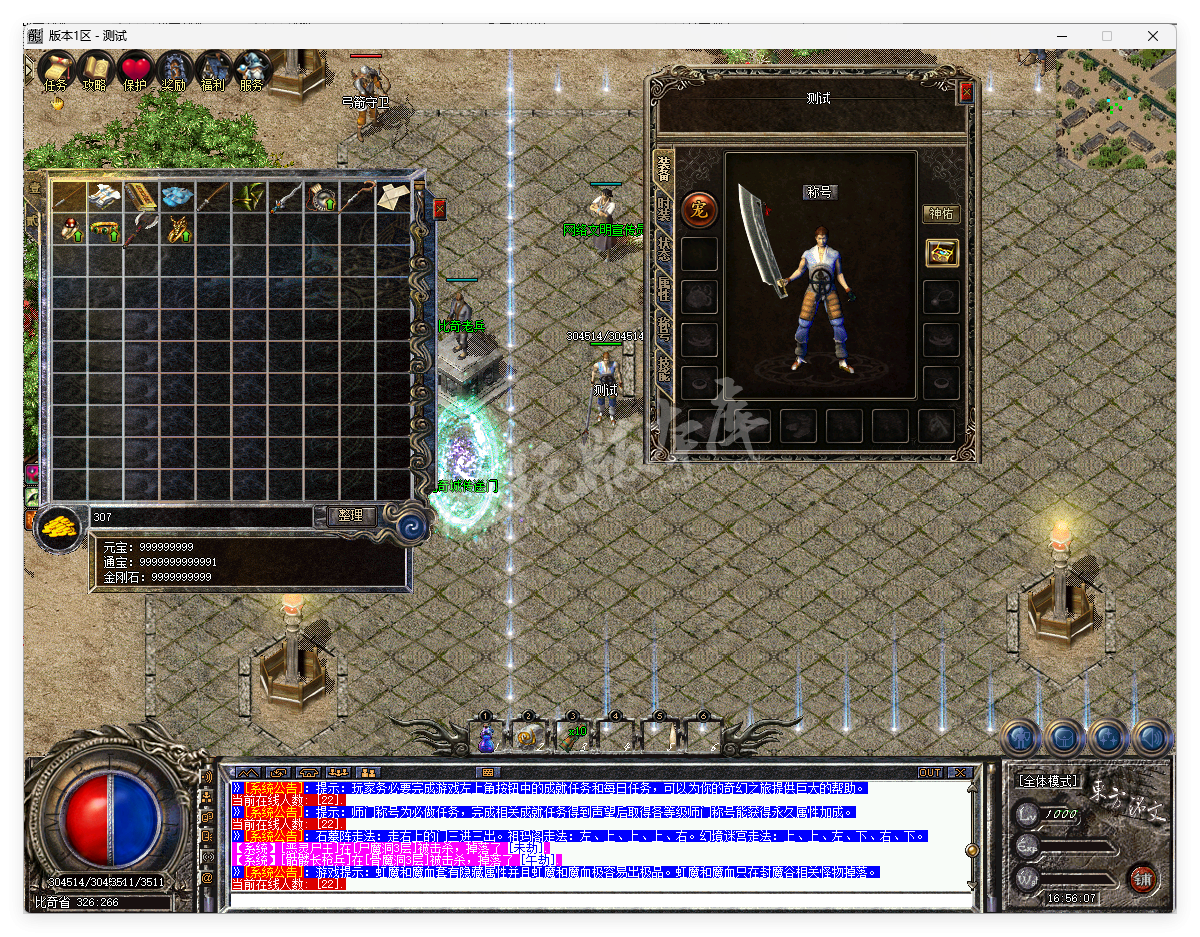
Task: Open the 服务 wizard service icon
Action: [x=252, y=70]
